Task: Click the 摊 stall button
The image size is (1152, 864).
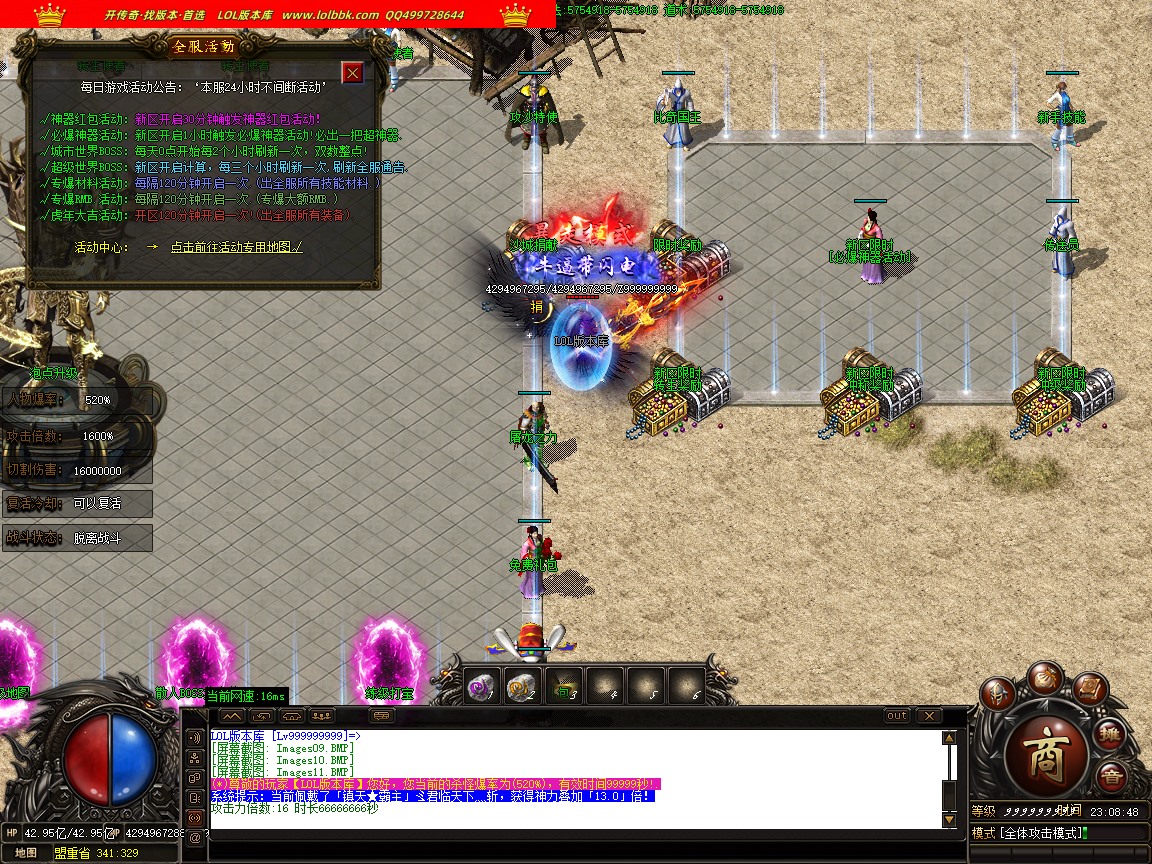Action: pos(1110,735)
